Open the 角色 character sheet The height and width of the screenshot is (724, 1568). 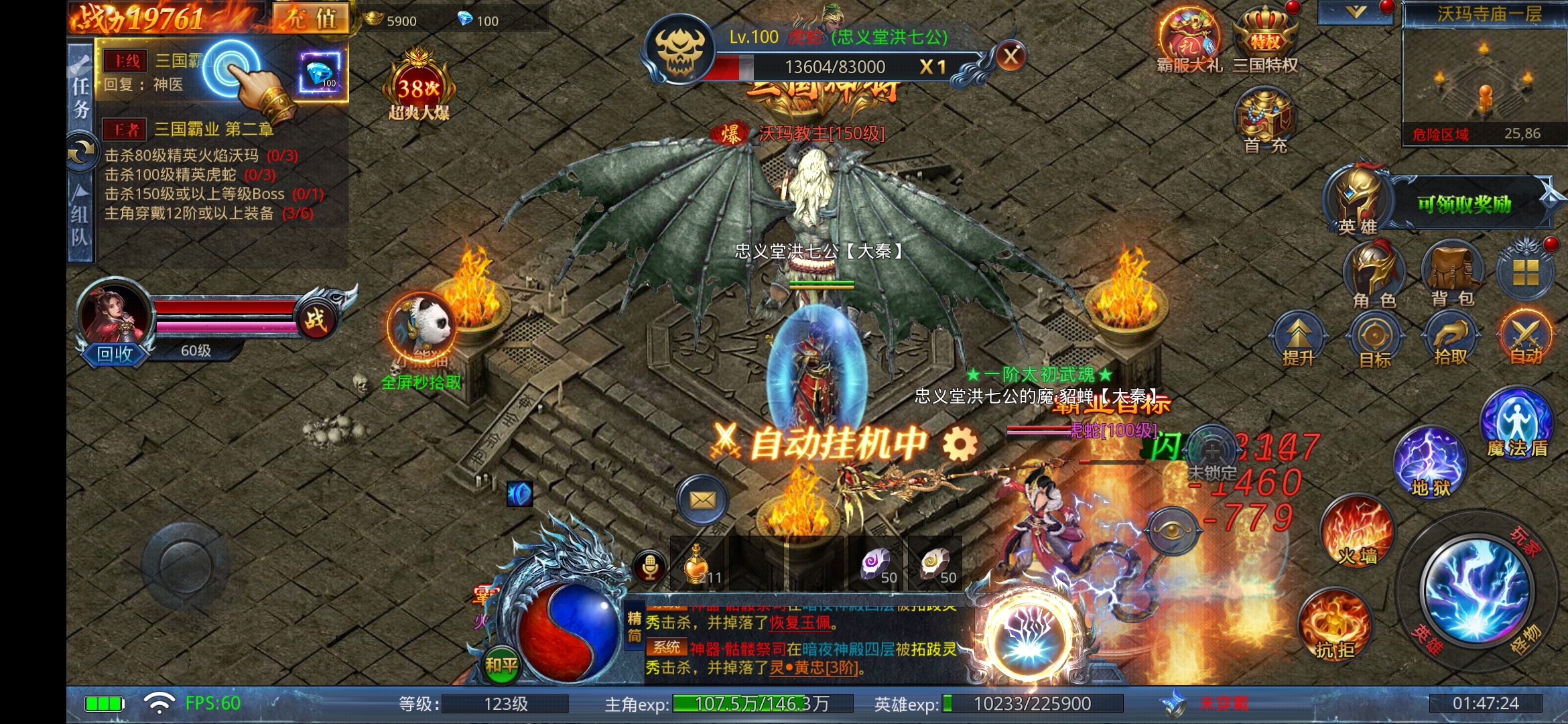[1374, 275]
